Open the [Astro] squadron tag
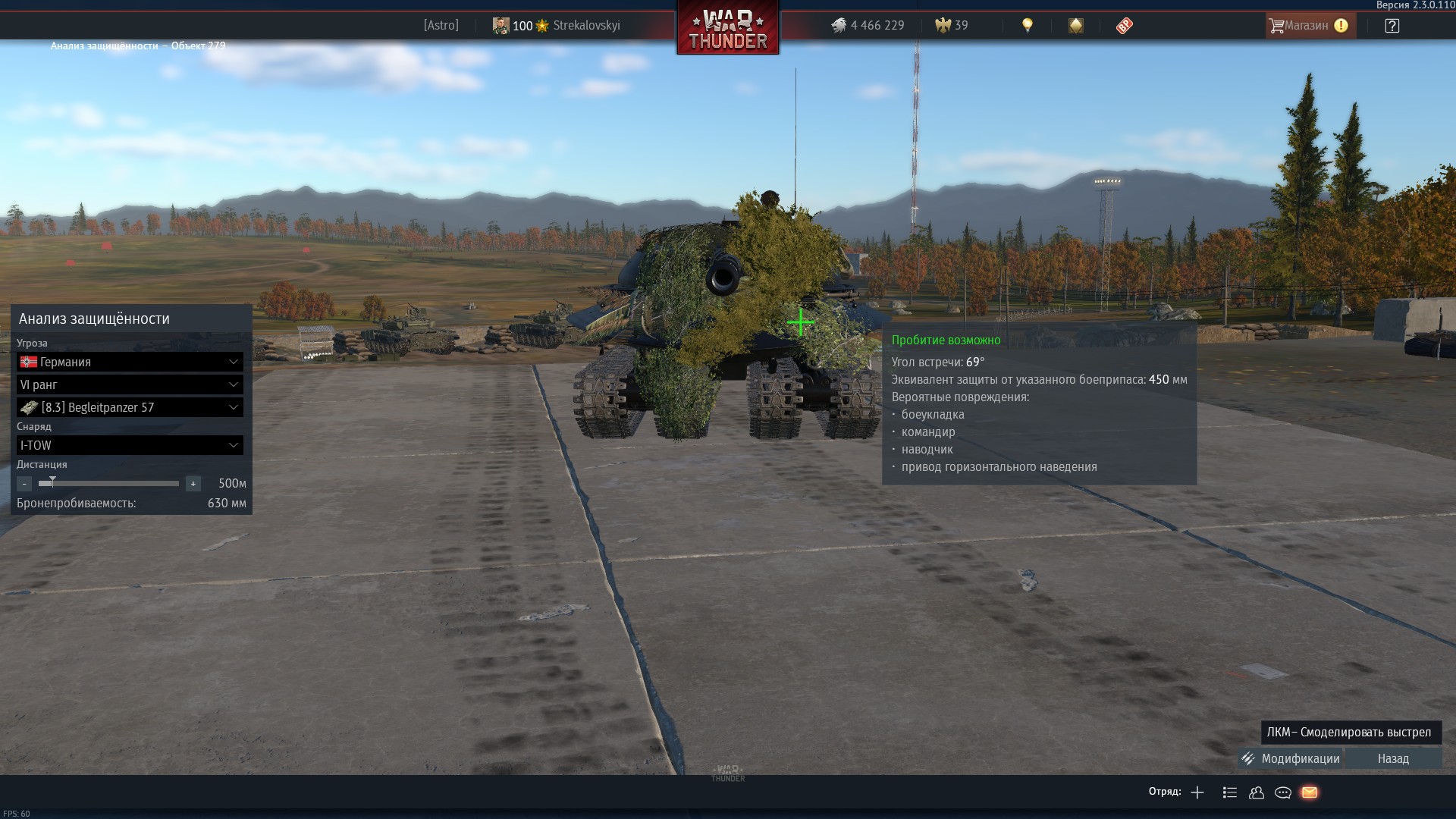This screenshot has height=819, width=1456. (441, 25)
